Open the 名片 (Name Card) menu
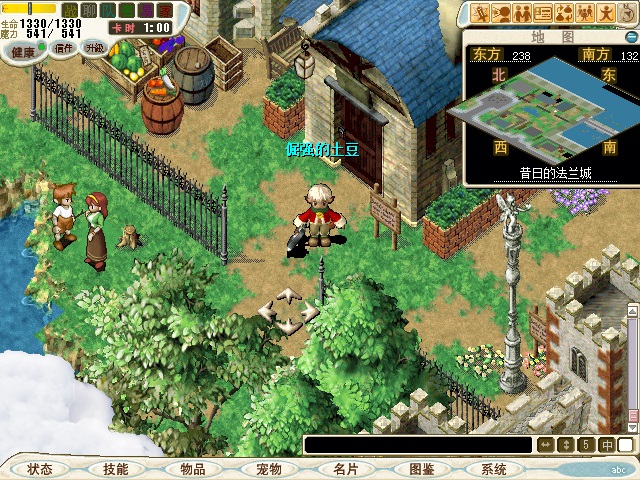The image size is (640, 480). point(345,469)
